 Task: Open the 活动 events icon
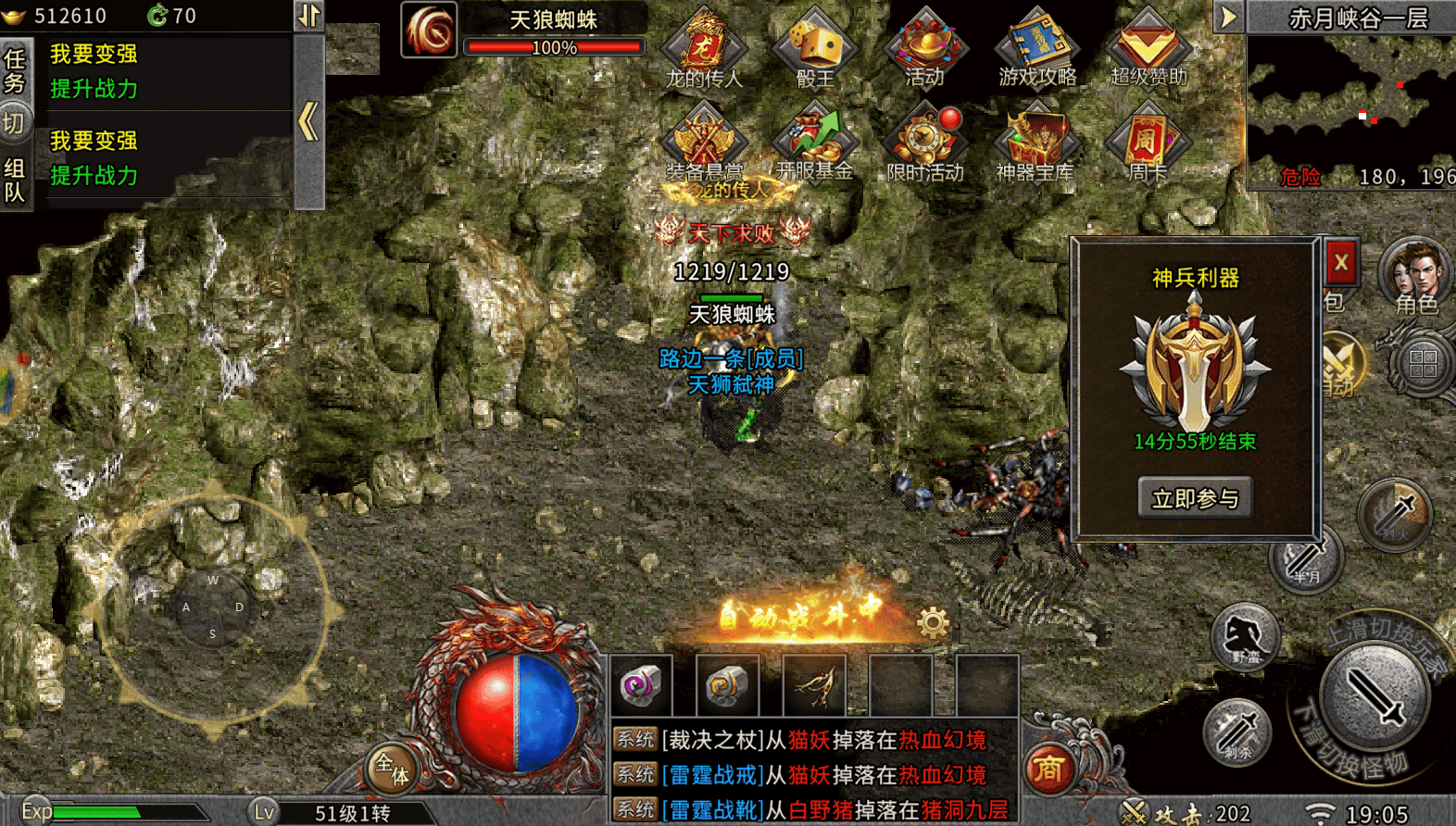point(925,48)
